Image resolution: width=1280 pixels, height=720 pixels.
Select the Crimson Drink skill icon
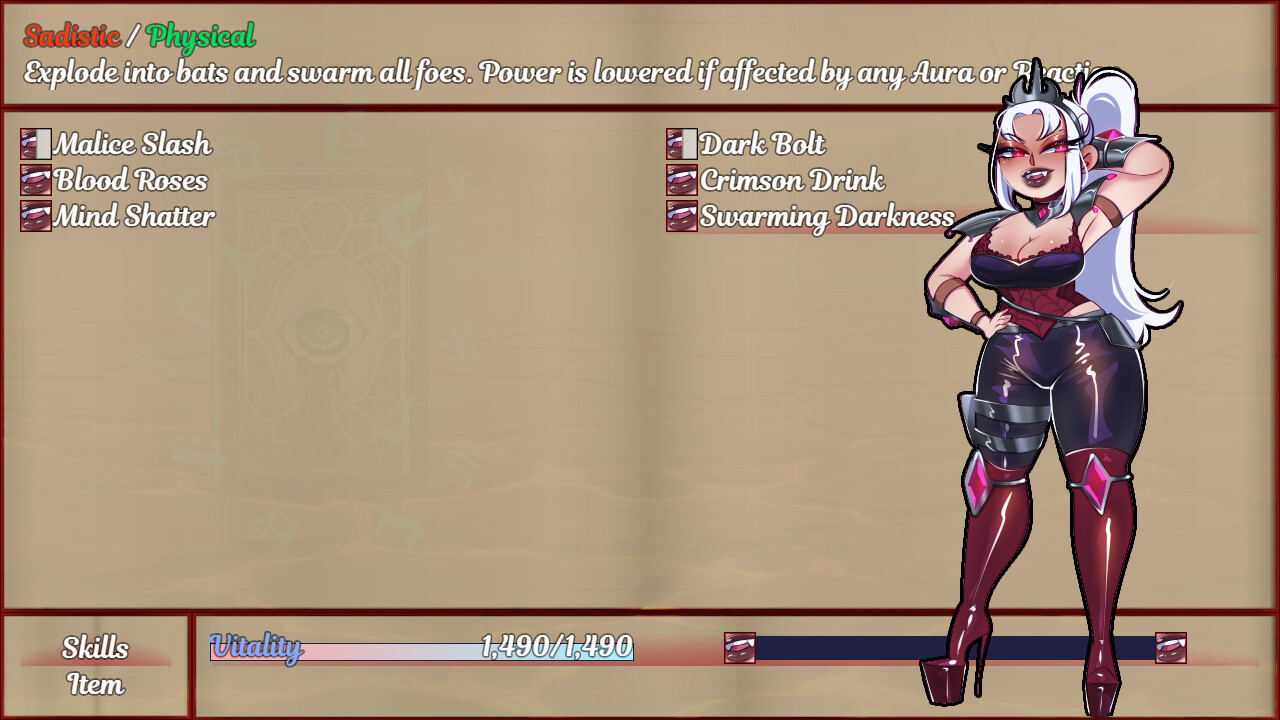681,181
